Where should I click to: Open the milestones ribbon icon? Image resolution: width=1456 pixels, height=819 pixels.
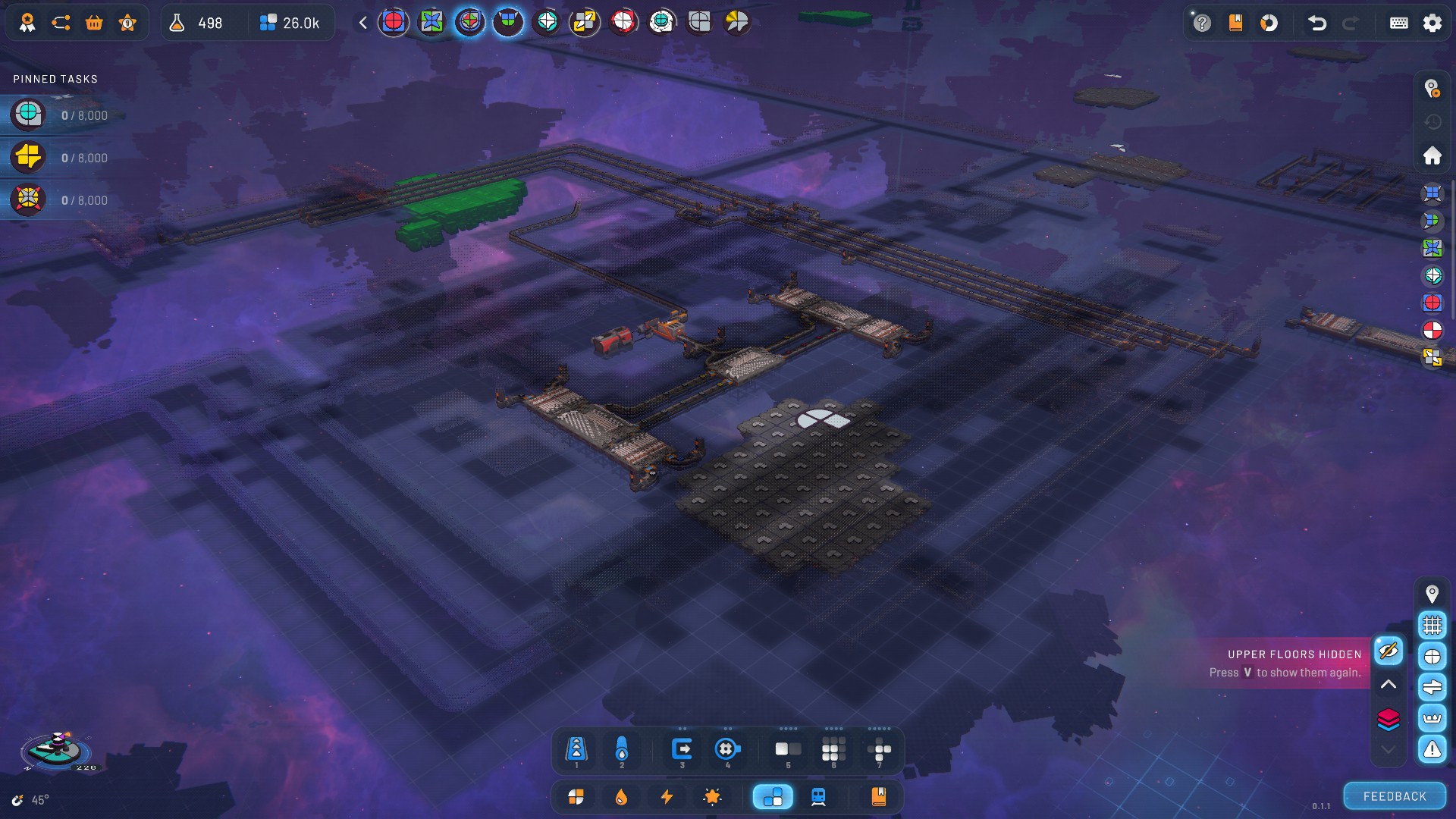tap(27, 23)
